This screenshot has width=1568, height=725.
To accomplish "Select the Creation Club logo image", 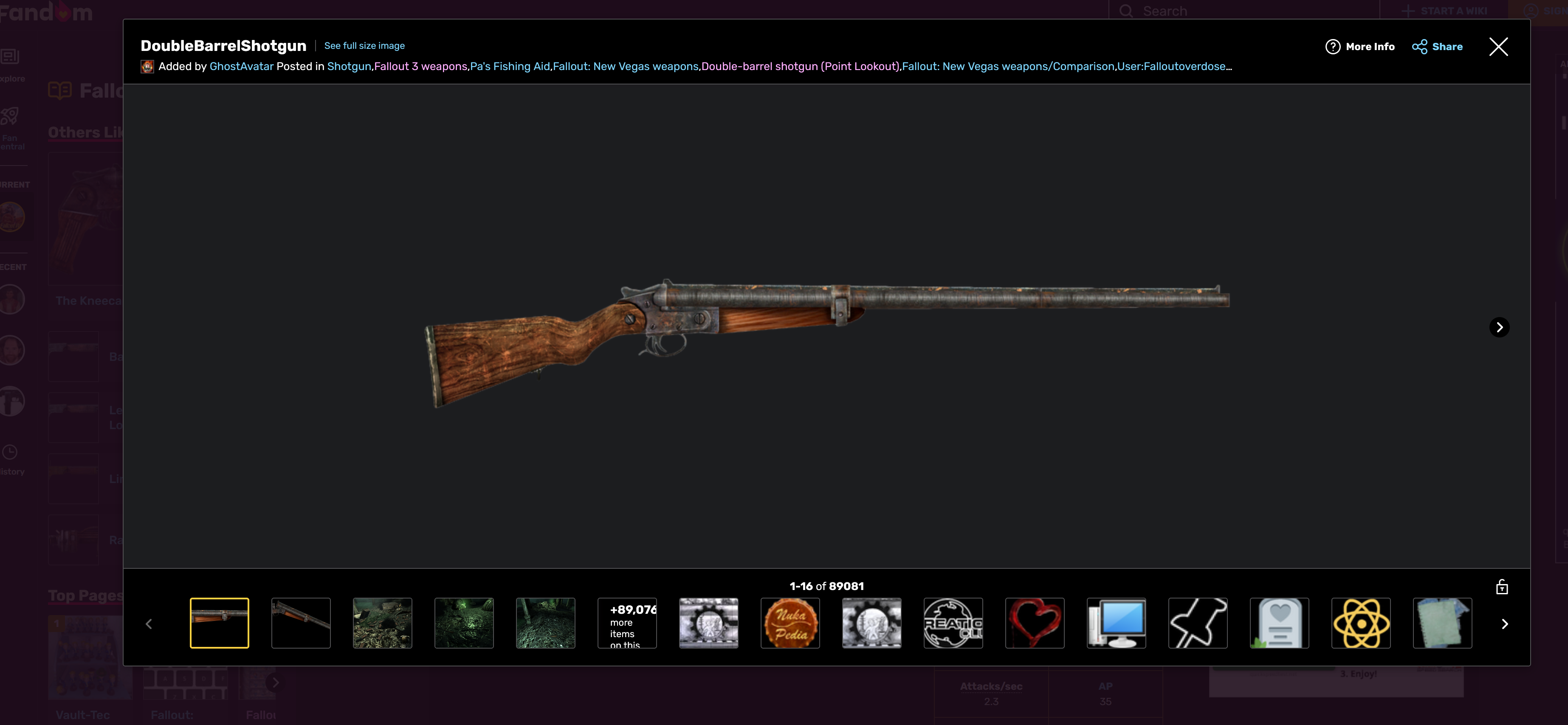I will point(953,623).
